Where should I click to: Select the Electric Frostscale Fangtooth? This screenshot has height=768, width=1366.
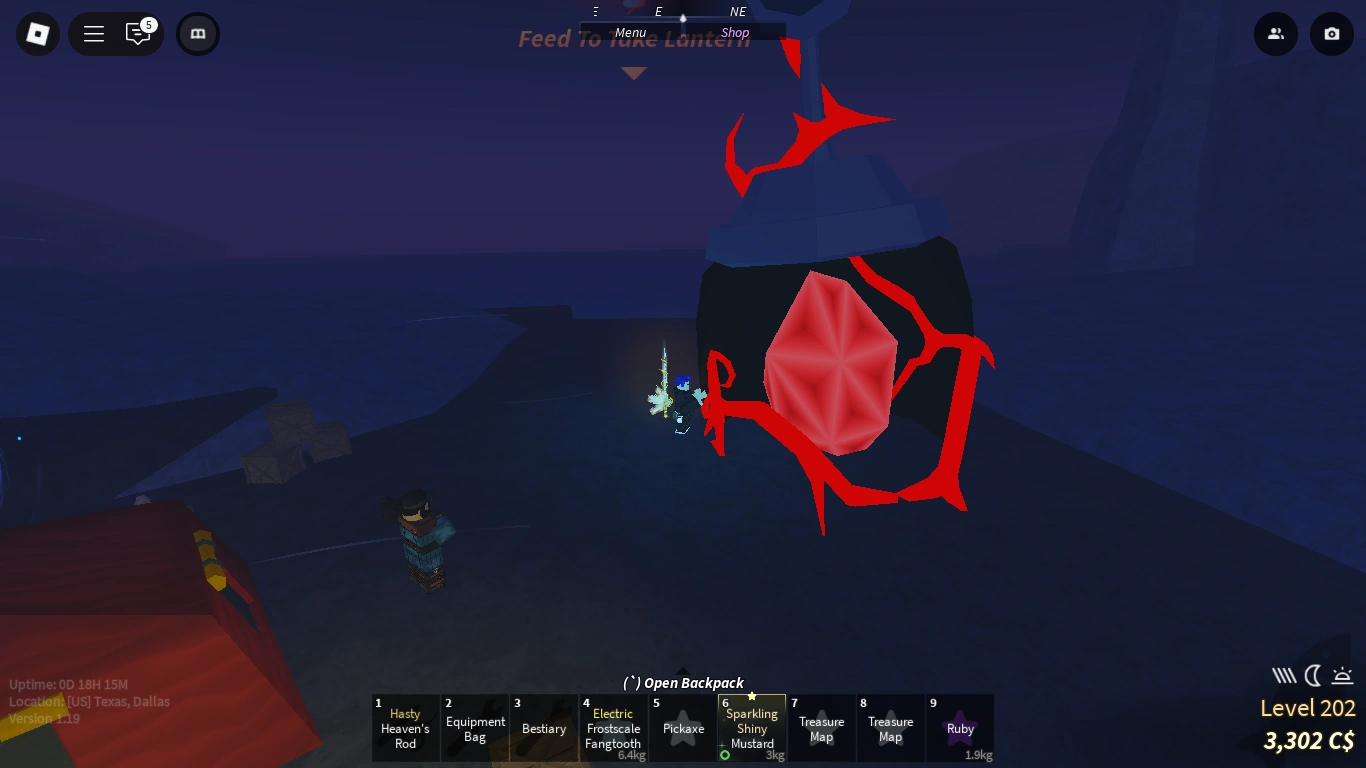[613, 728]
